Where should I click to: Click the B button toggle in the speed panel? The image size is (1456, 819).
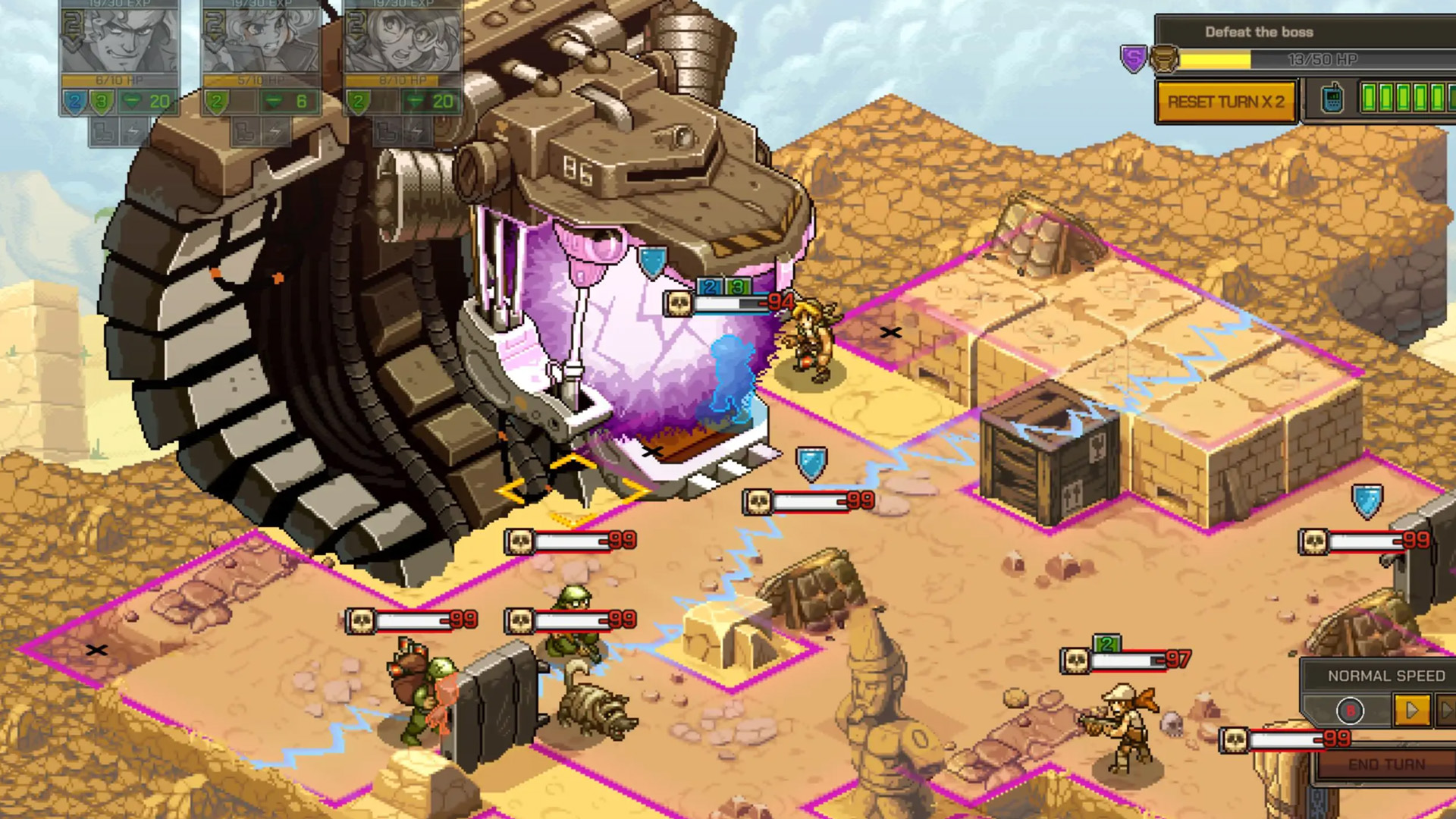pyautogui.click(x=1351, y=710)
